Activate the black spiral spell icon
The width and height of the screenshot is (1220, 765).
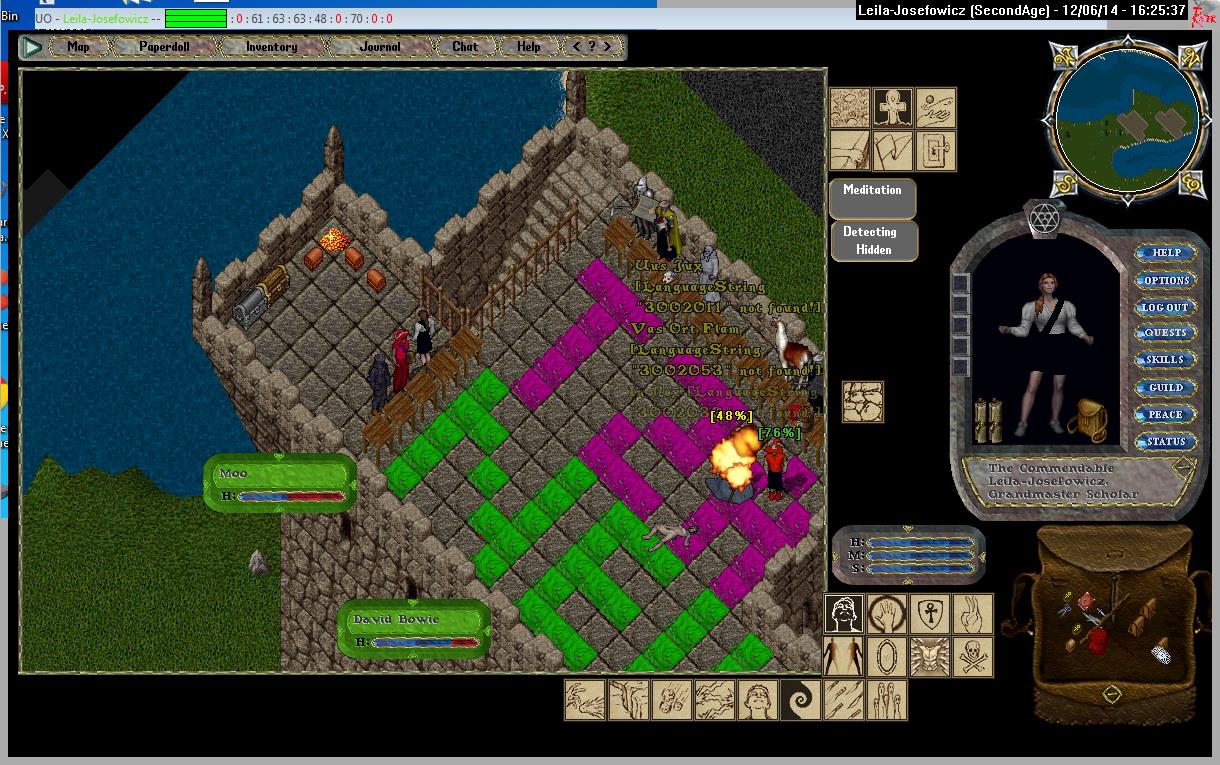(x=800, y=700)
